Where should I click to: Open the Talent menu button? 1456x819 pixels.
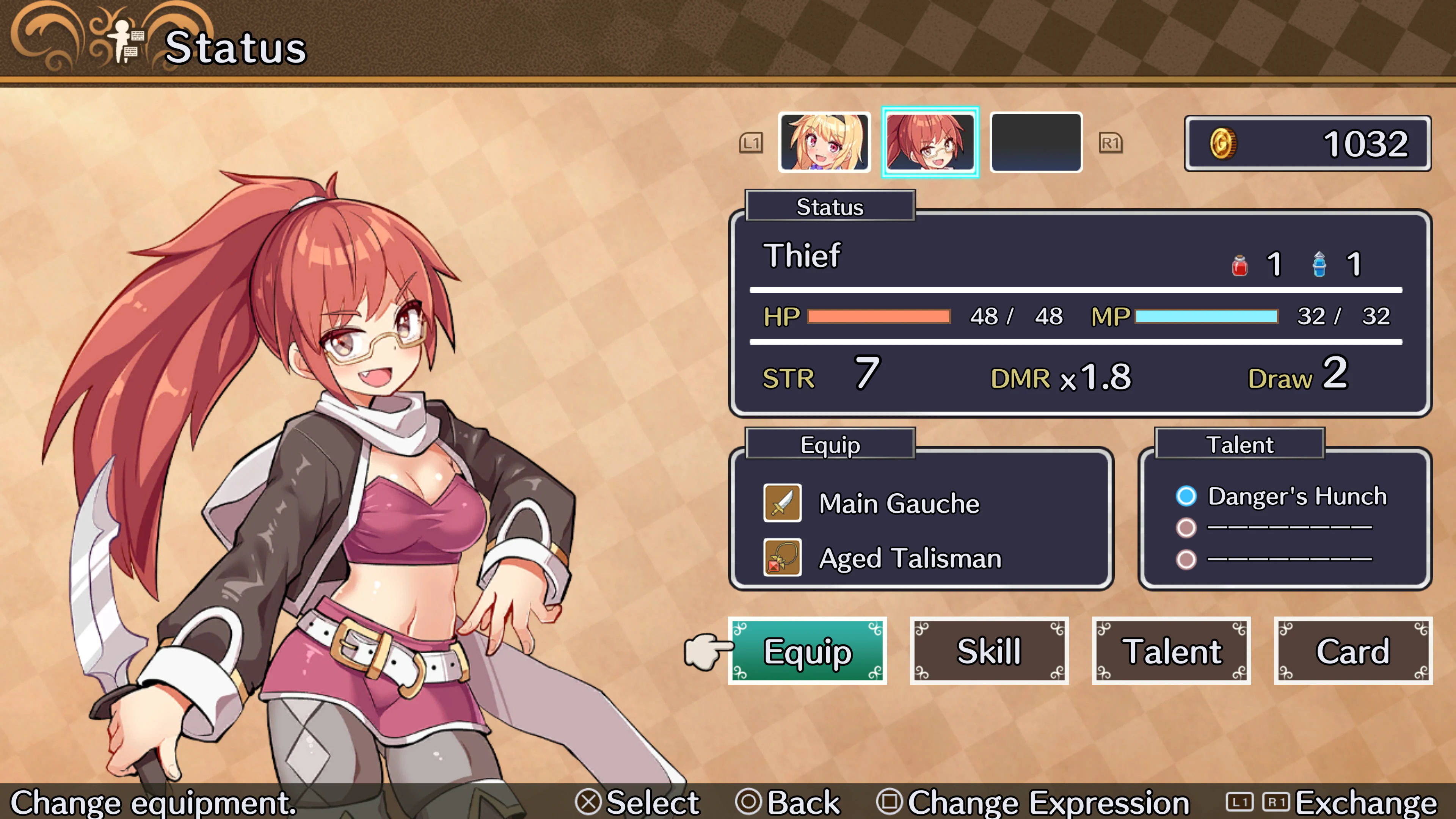click(1171, 651)
